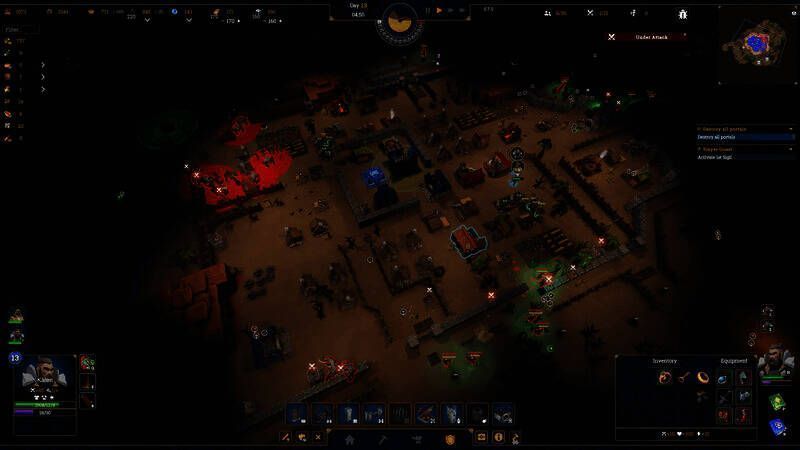Click the orange play speed button

click(439, 10)
